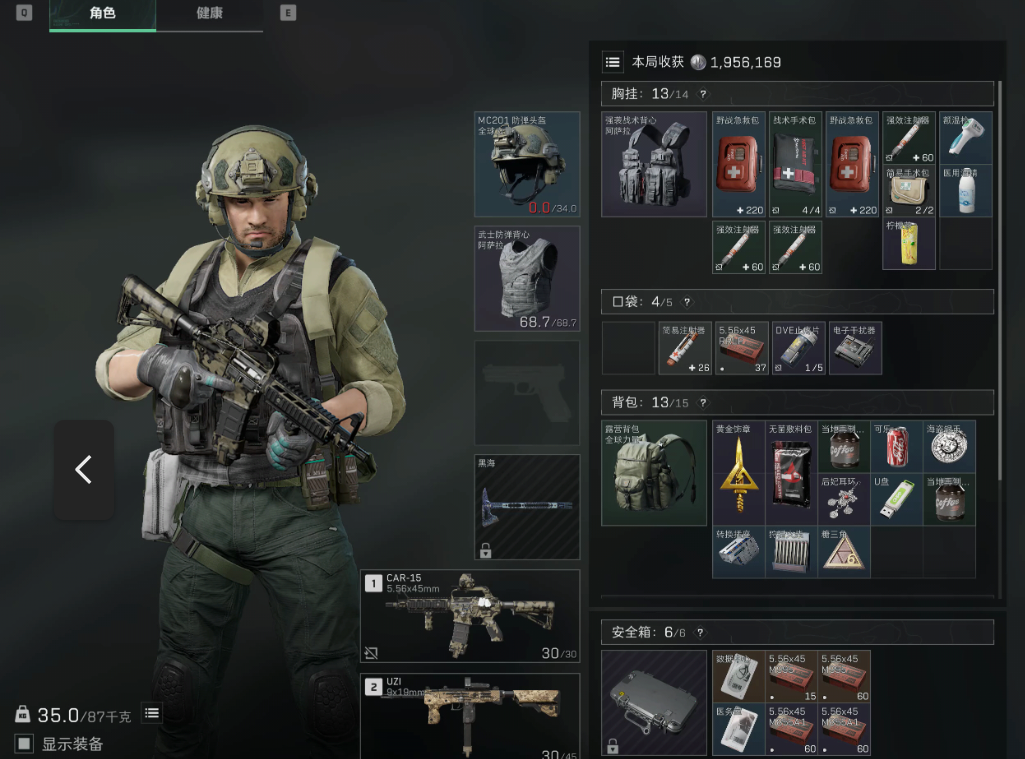Viewport: 1025px width, 759px height.
Task: Choose the 黄金饰章 in the backpack
Action: (x=739, y=473)
